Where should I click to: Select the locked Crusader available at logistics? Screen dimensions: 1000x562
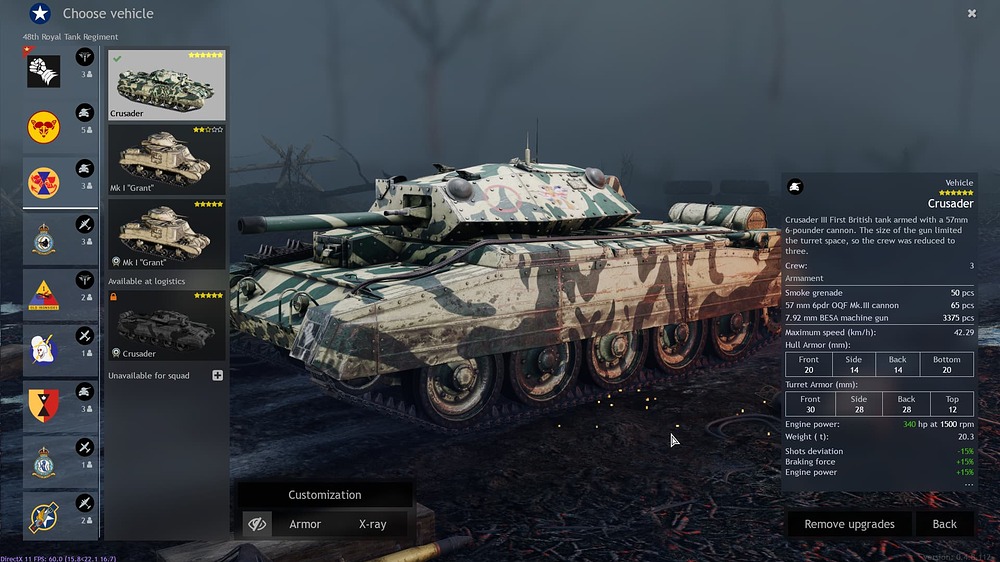click(x=166, y=325)
